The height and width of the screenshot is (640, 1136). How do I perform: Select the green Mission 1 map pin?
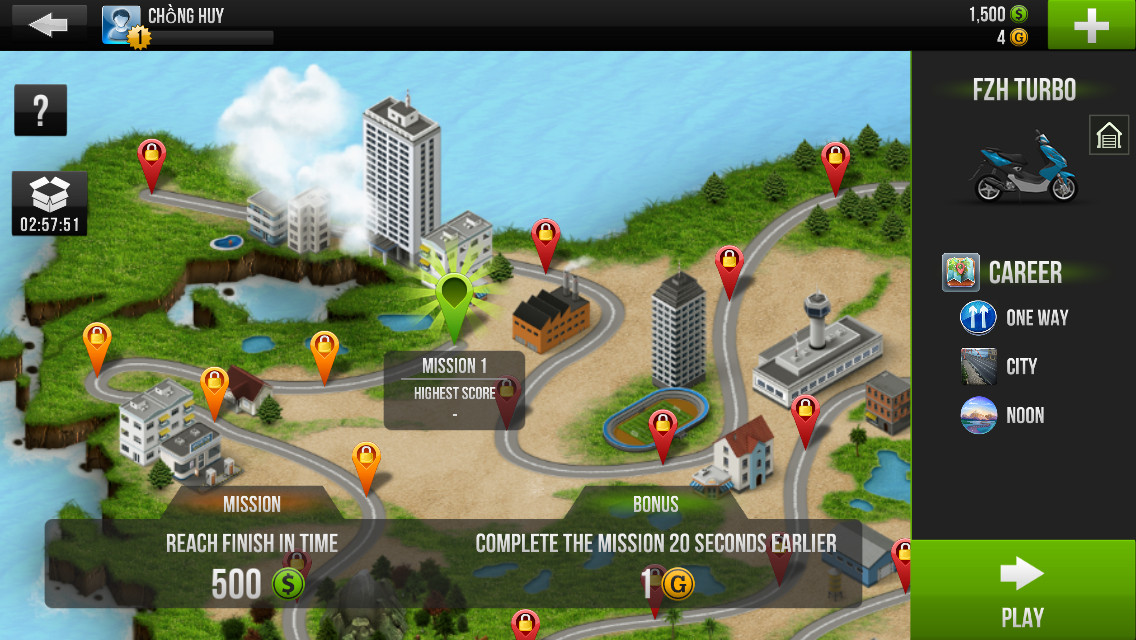click(454, 300)
